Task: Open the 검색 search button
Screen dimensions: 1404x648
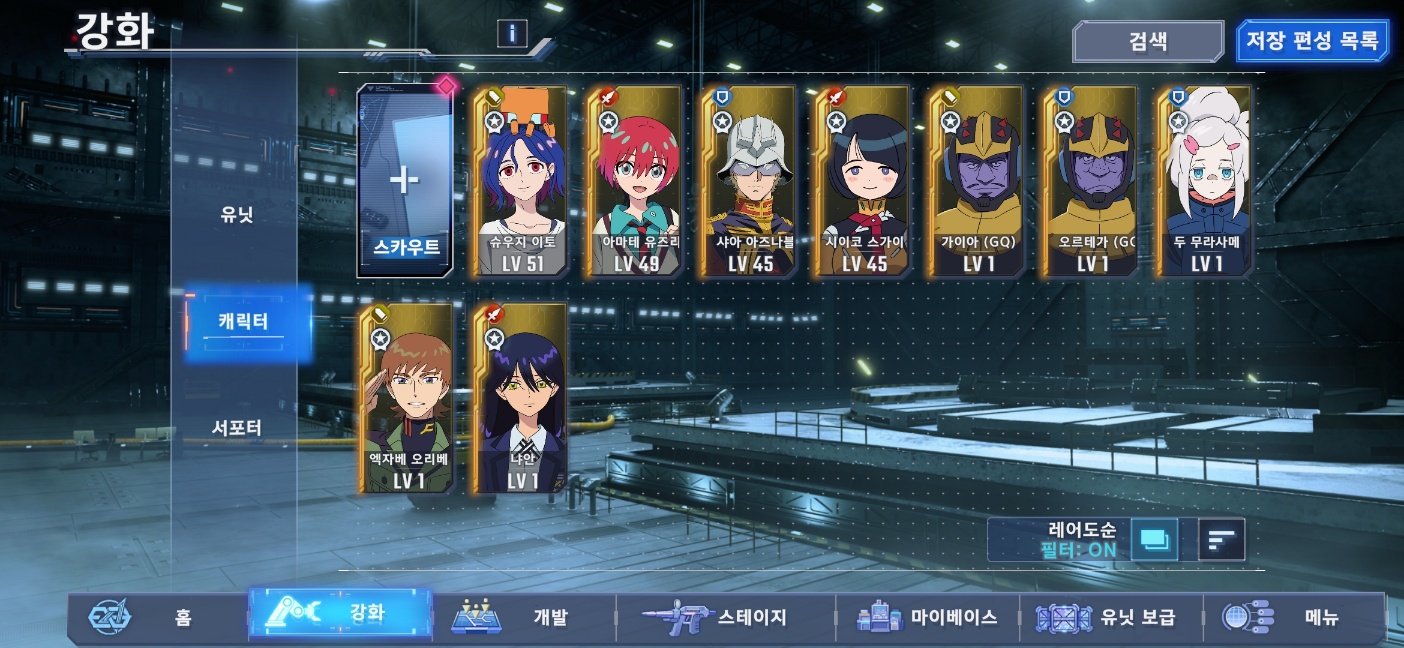Action: 1147,42
